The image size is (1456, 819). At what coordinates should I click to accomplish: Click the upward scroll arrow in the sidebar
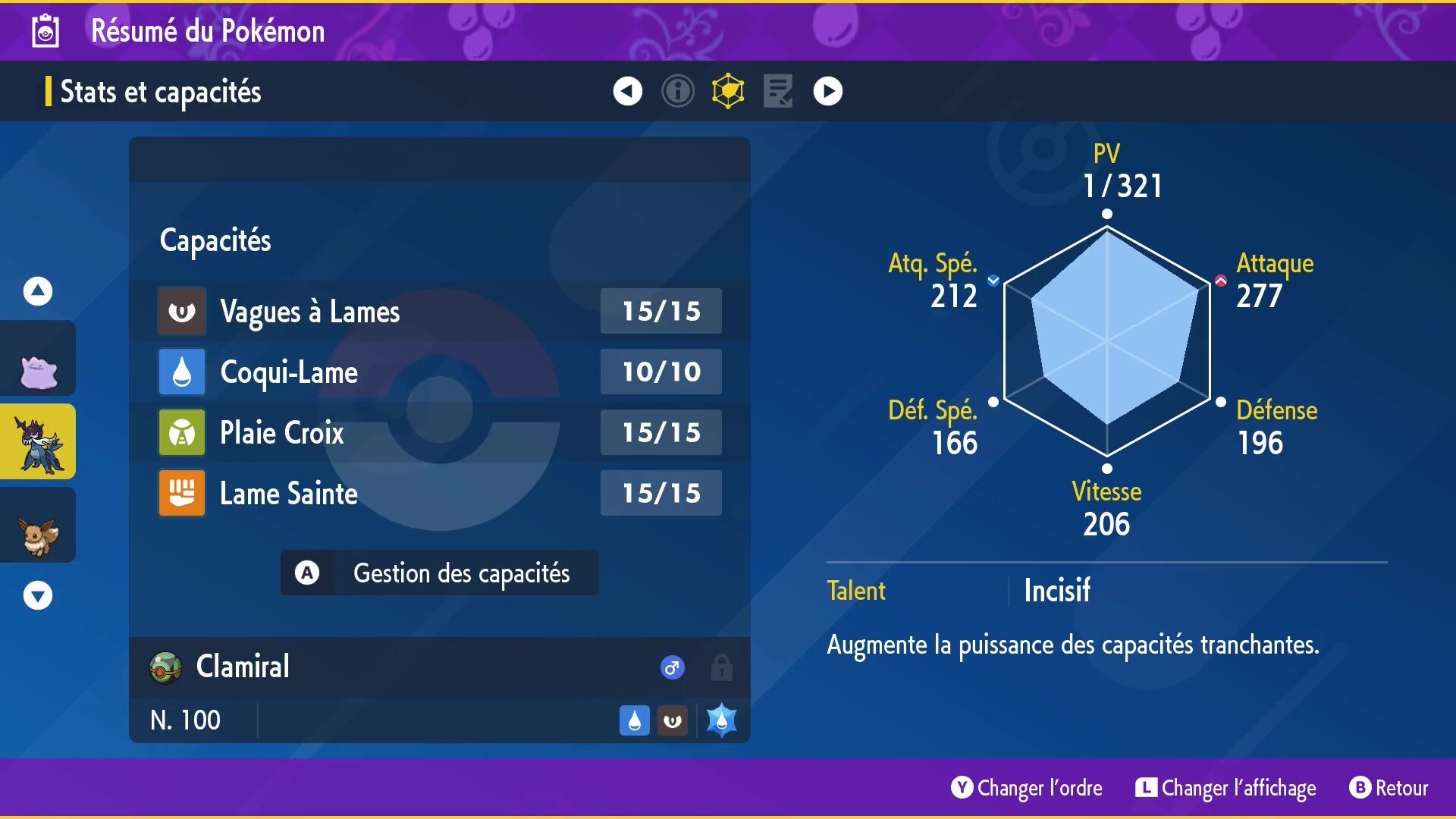[36, 290]
